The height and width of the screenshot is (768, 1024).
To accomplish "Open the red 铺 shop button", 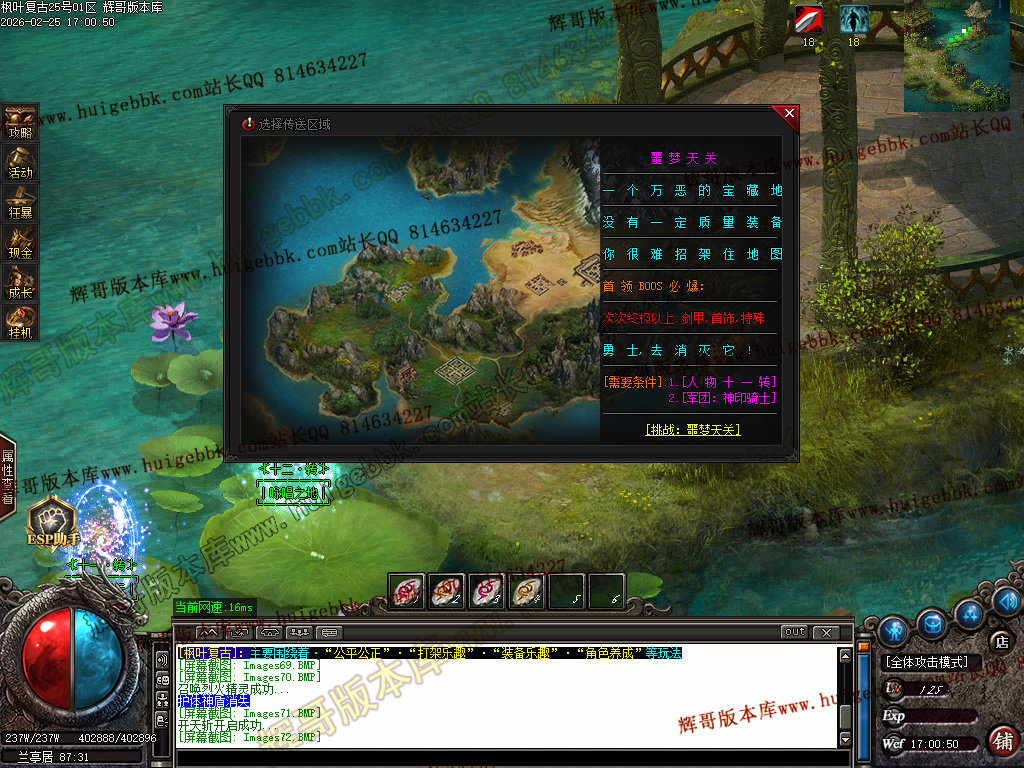I will point(1003,740).
